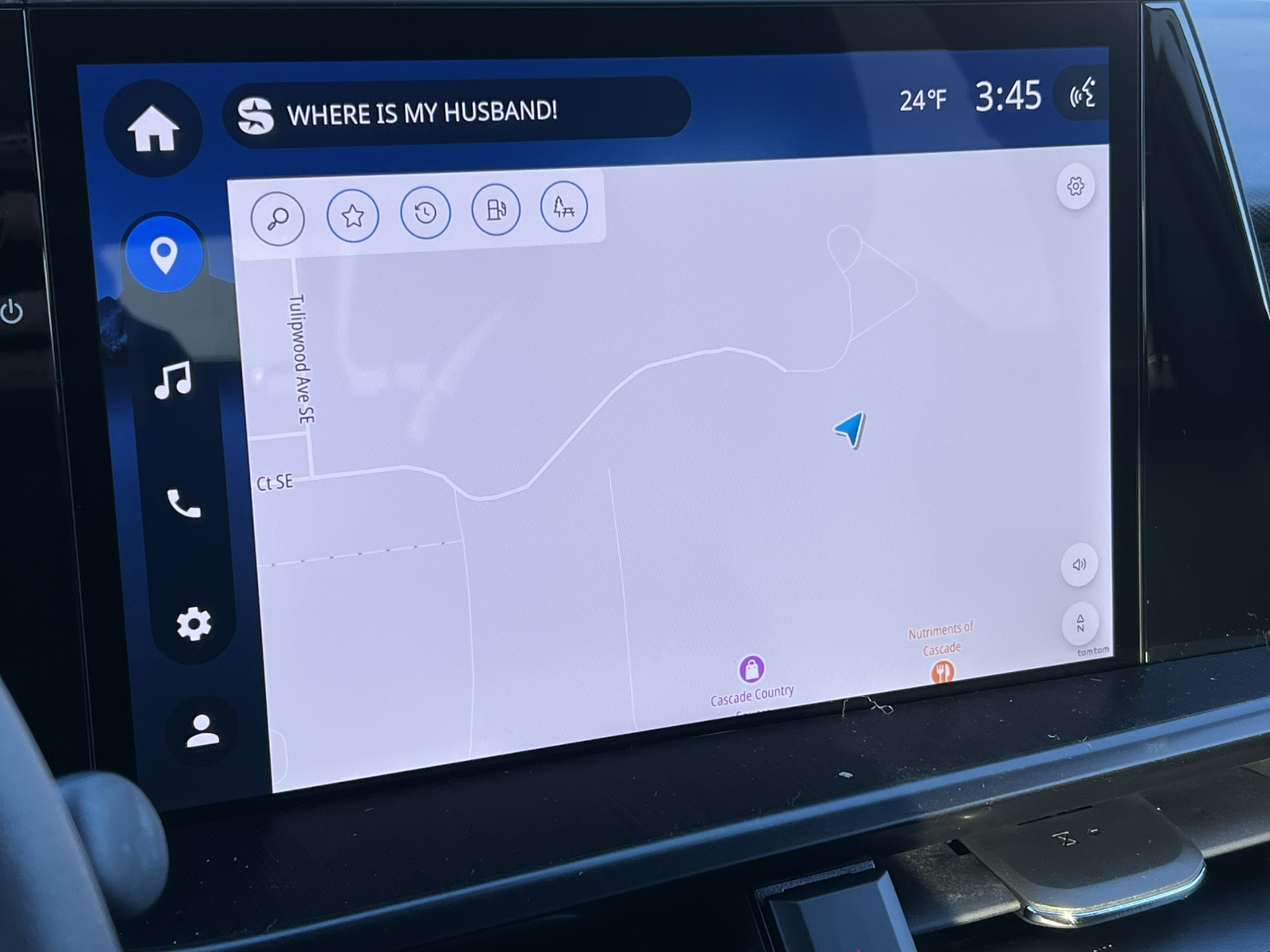This screenshot has height=952, width=1270.
Task: Find nearby fuel stations
Action: (494, 209)
